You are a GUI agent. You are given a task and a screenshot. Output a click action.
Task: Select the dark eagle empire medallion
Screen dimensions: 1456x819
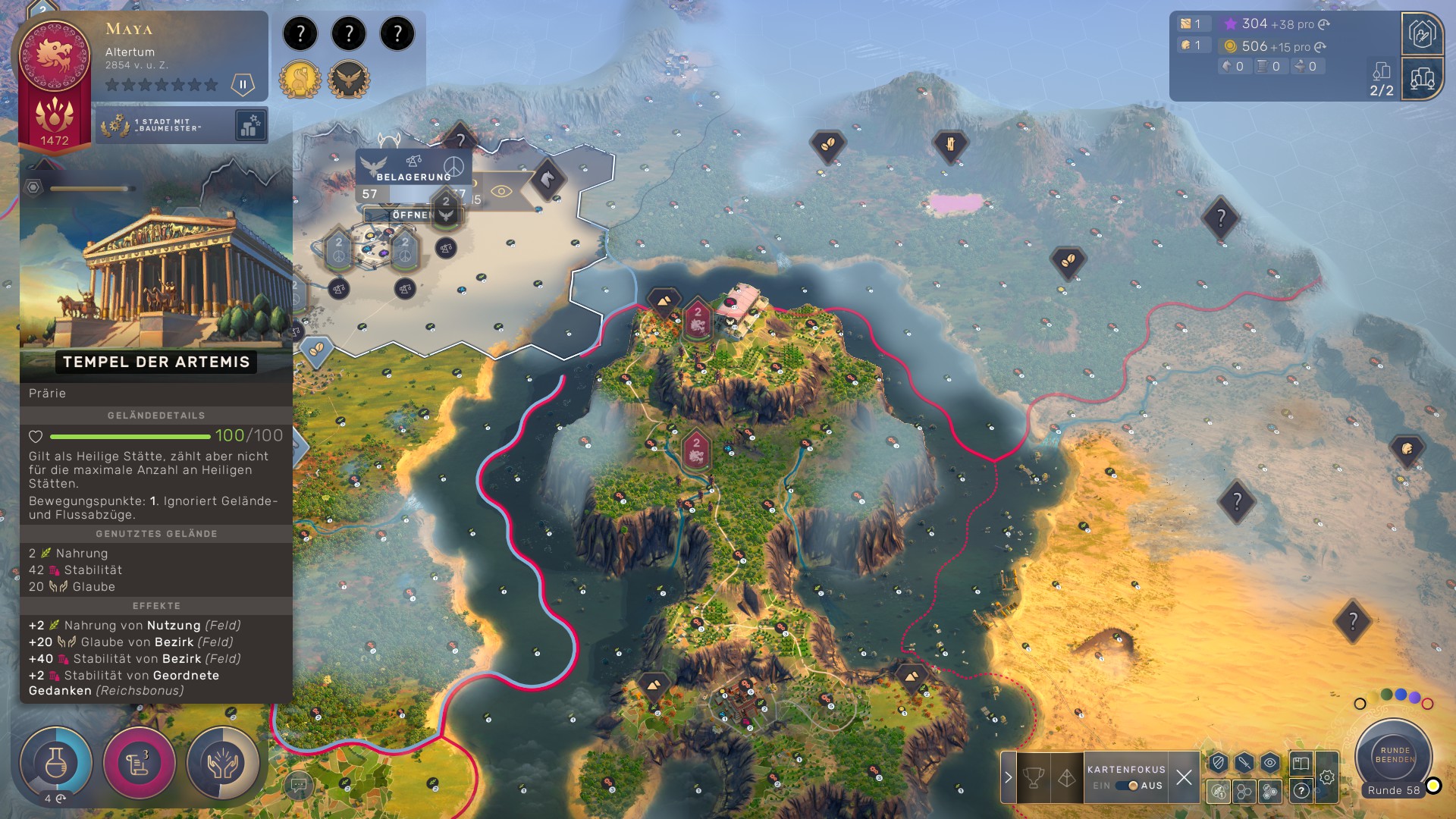[349, 79]
